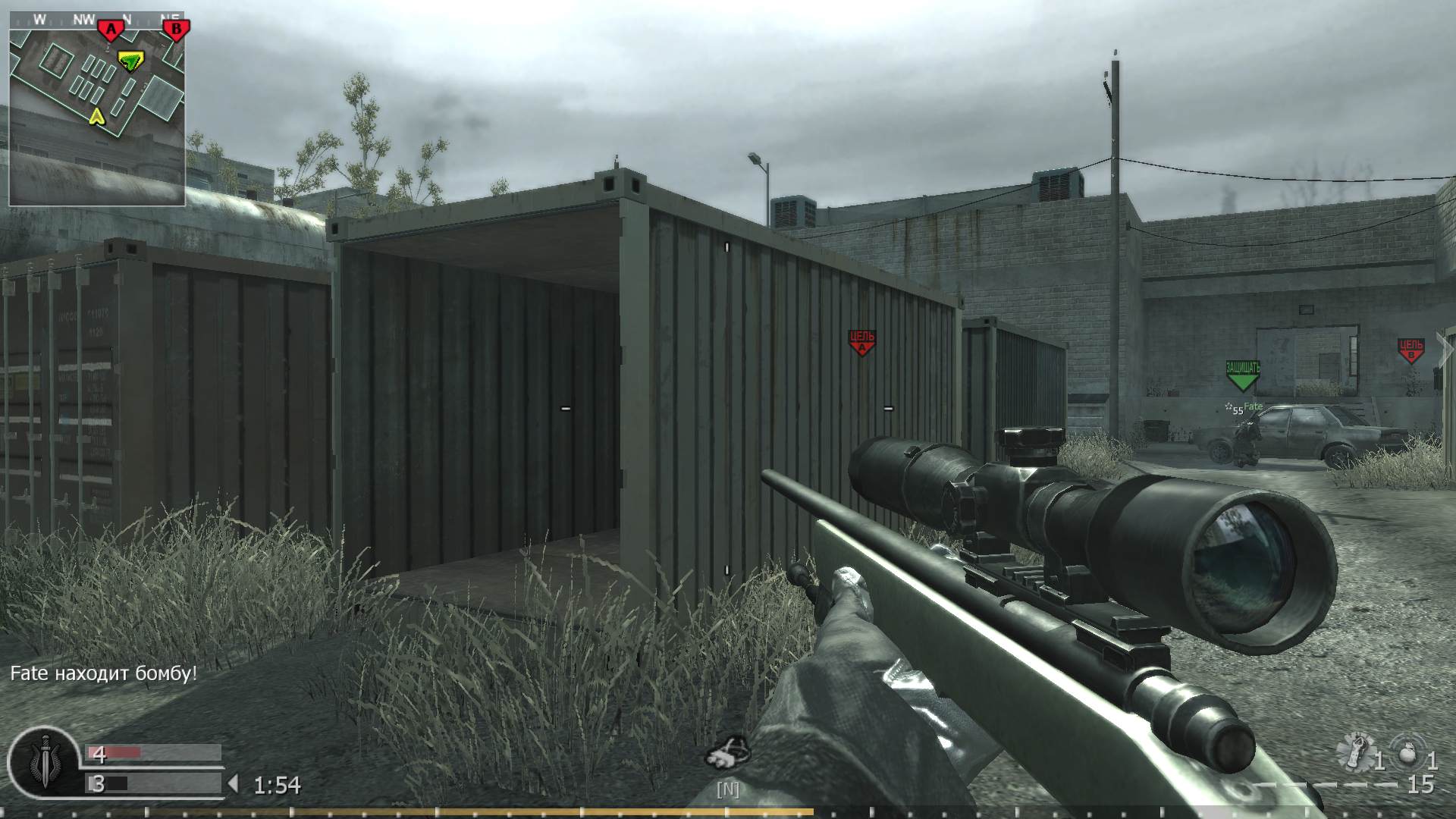Click the red ЦЕЛЬ B objective marker
The width and height of the screenshot is (1456, 819).
[1410, 348]
